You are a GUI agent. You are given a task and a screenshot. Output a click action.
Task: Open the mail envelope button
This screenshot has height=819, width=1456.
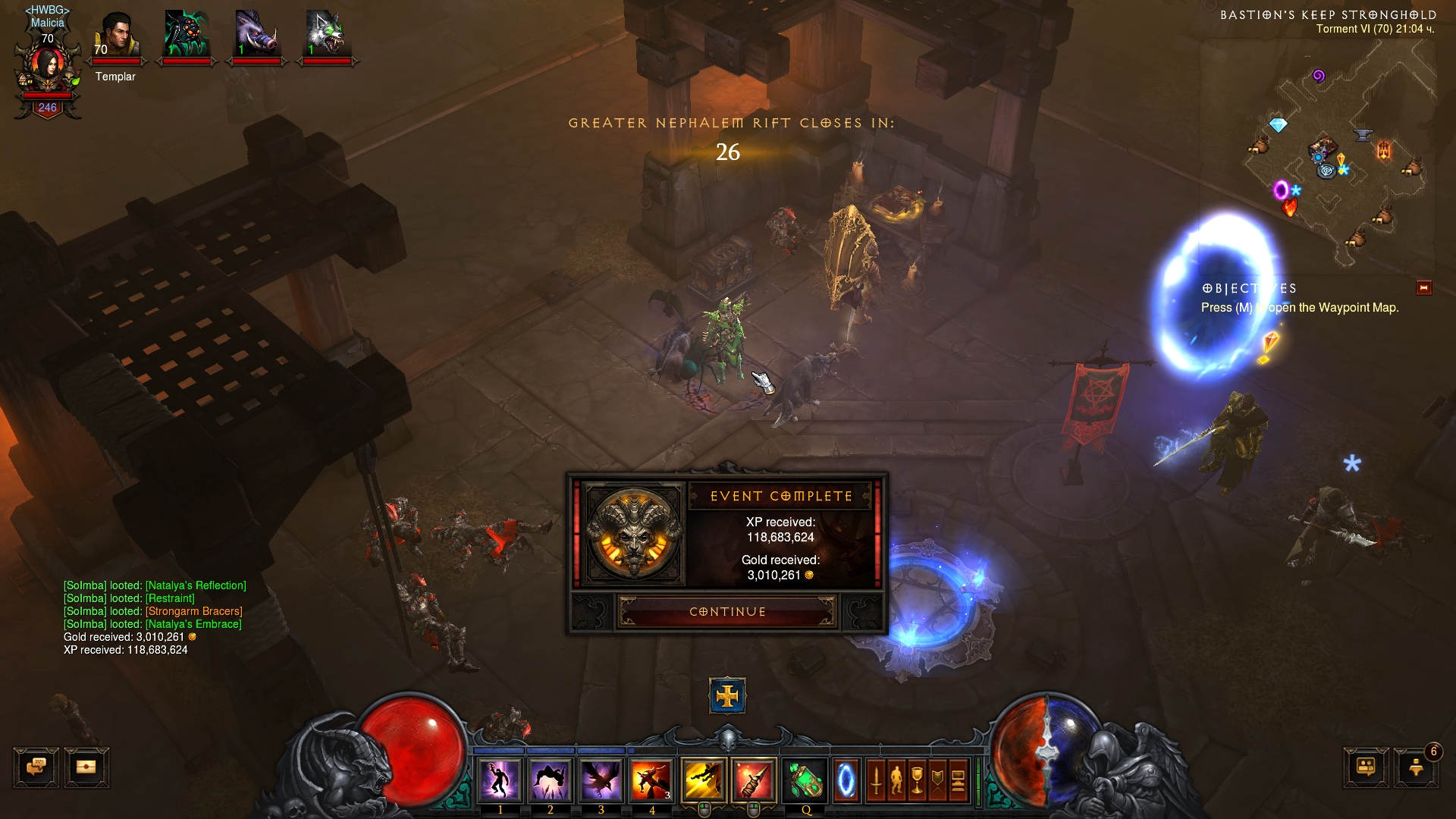pyautogui.click(x=86, y=767)
